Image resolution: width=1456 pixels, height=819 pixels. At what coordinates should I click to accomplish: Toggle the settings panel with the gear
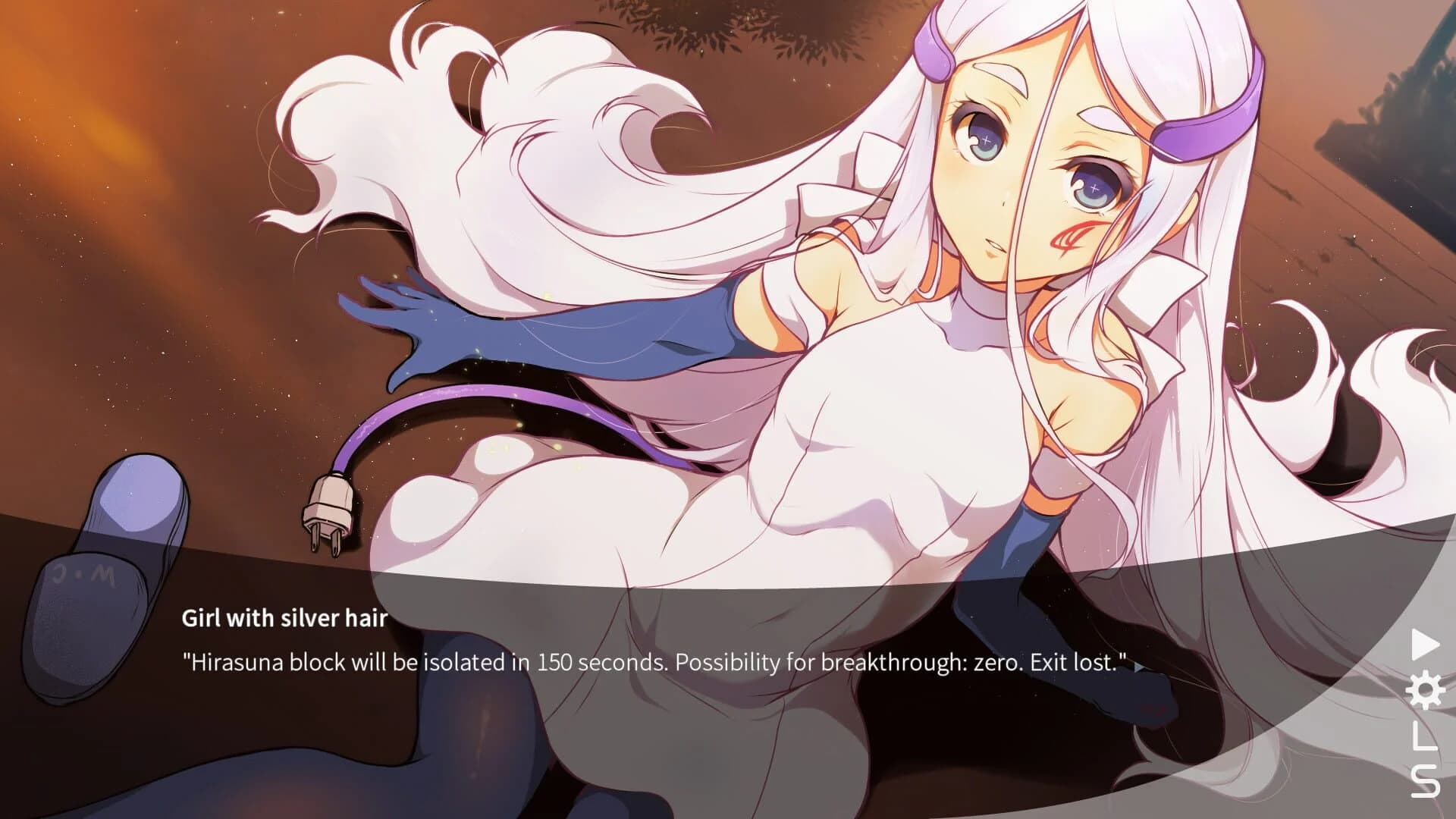[x=1425, y=689]
